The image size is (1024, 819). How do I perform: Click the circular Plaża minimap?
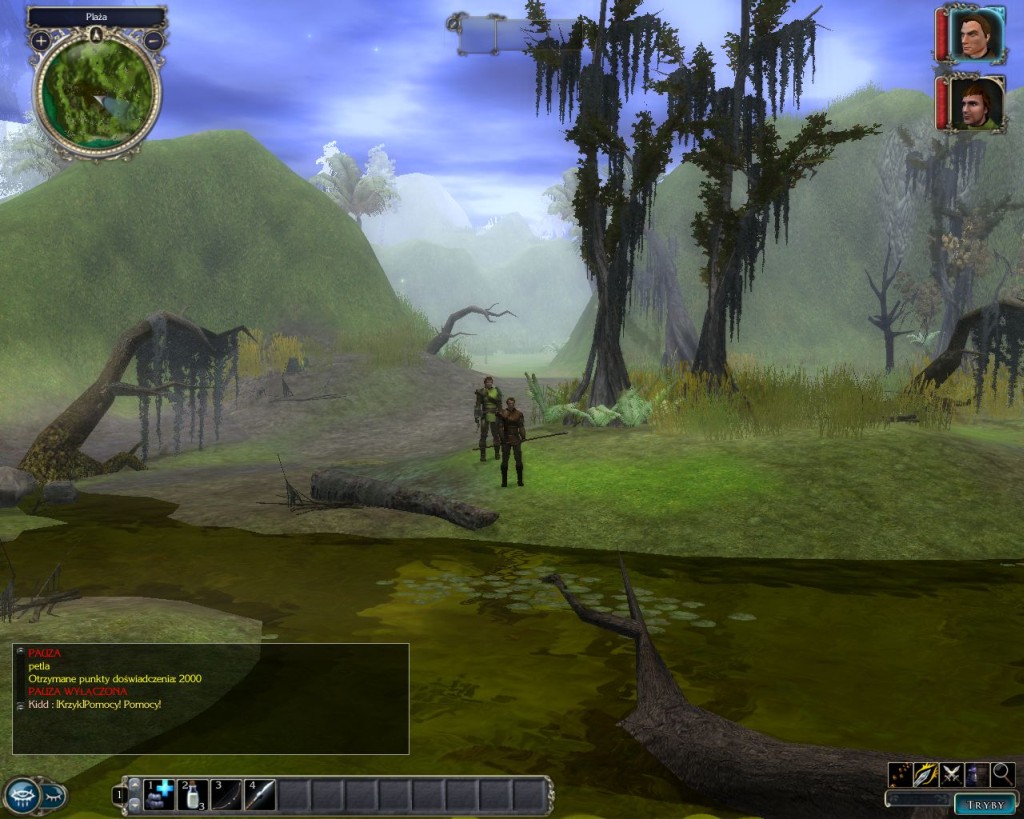[x=97, y=95]
